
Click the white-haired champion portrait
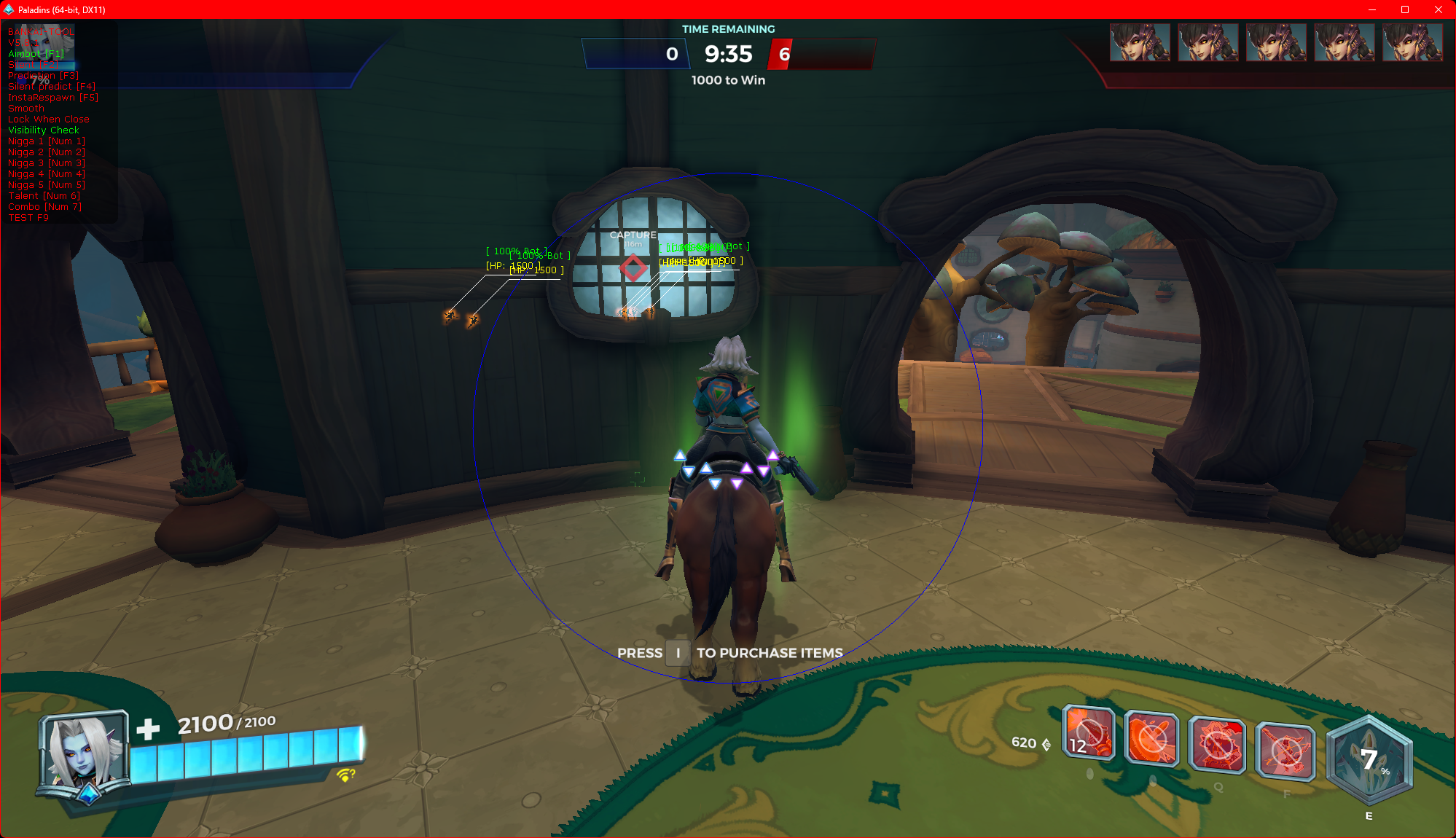coord(81,755)
